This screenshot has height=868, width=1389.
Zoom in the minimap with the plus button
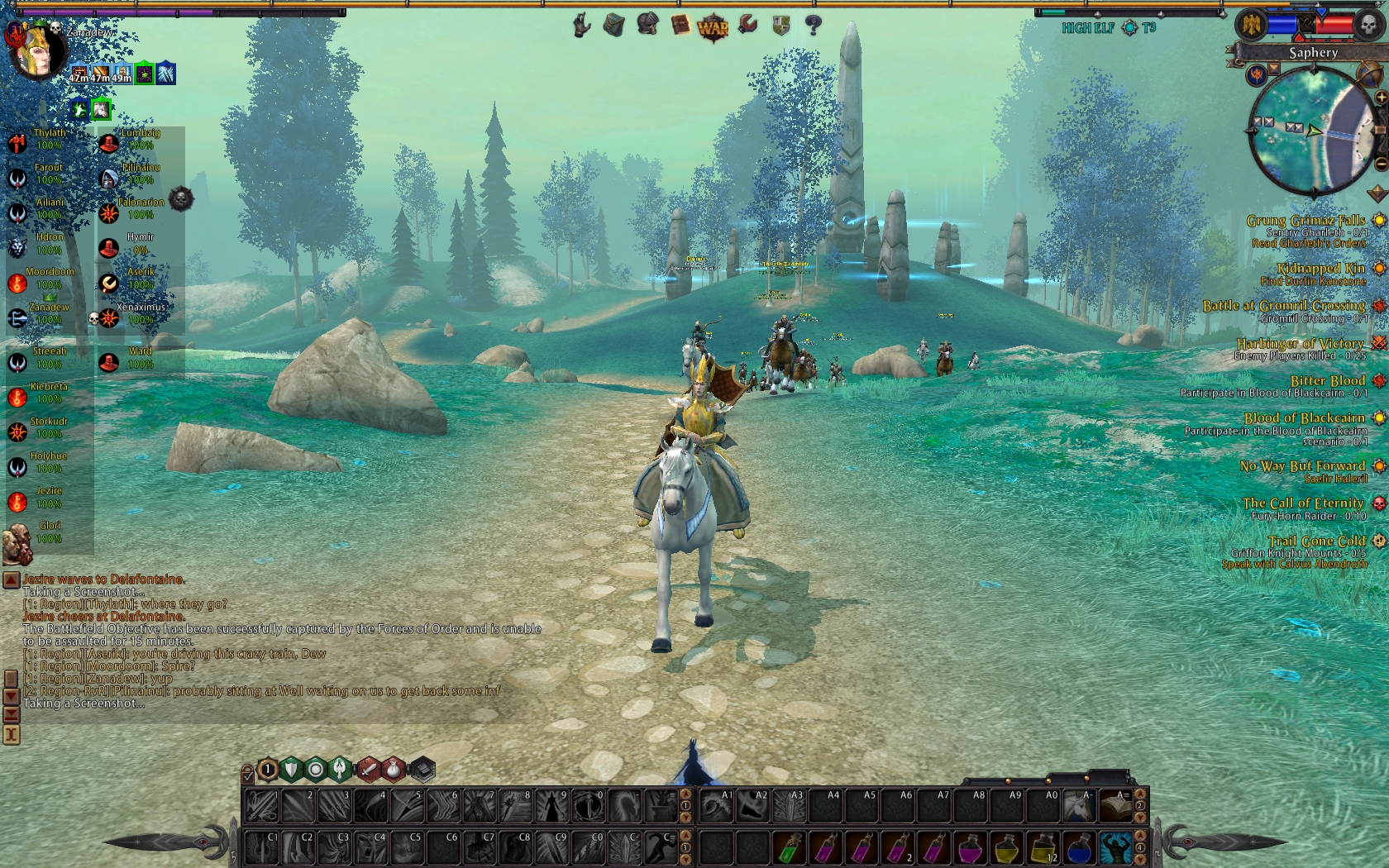[1380, 98]
